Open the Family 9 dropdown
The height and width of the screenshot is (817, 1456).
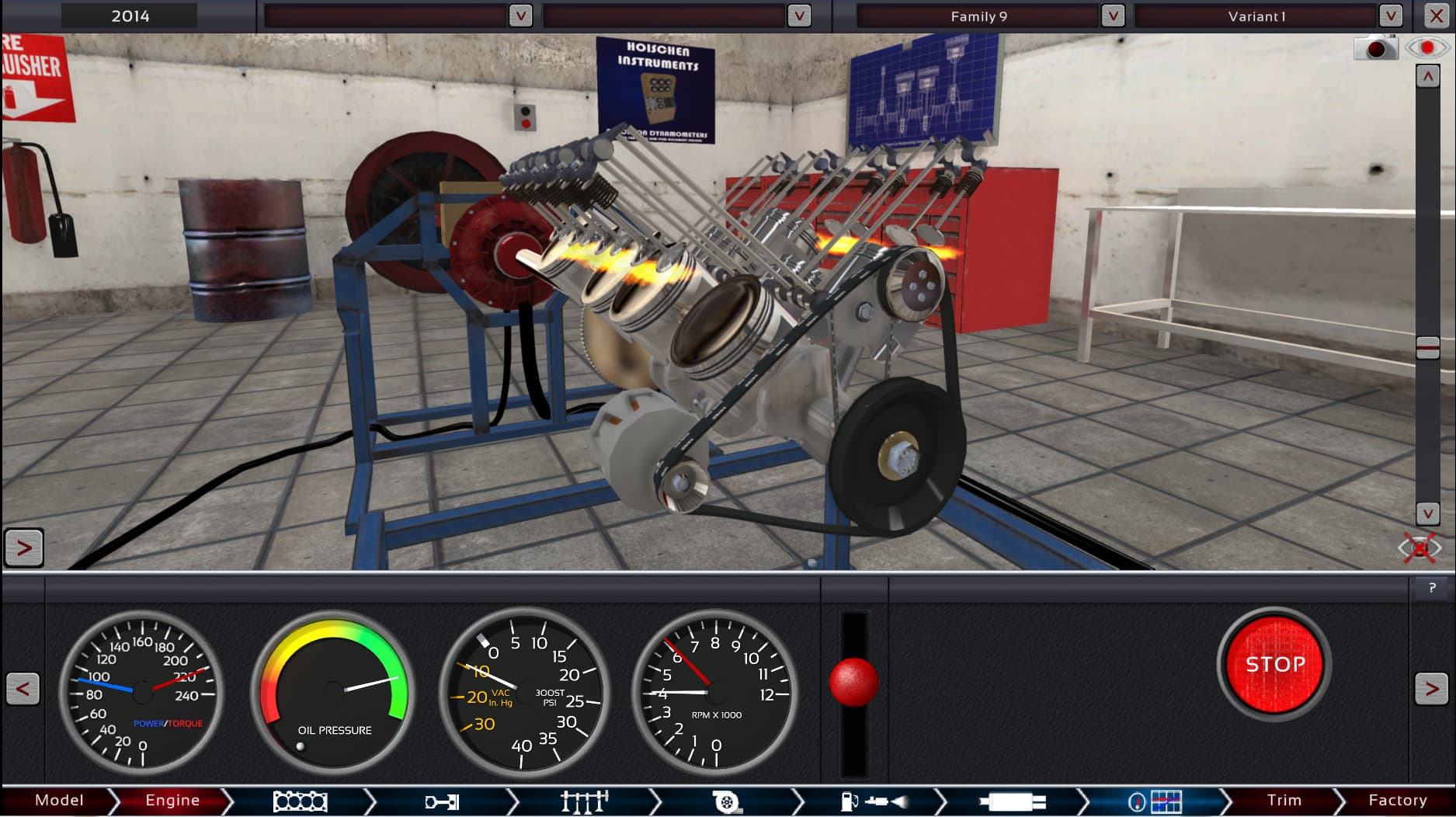1114,15
